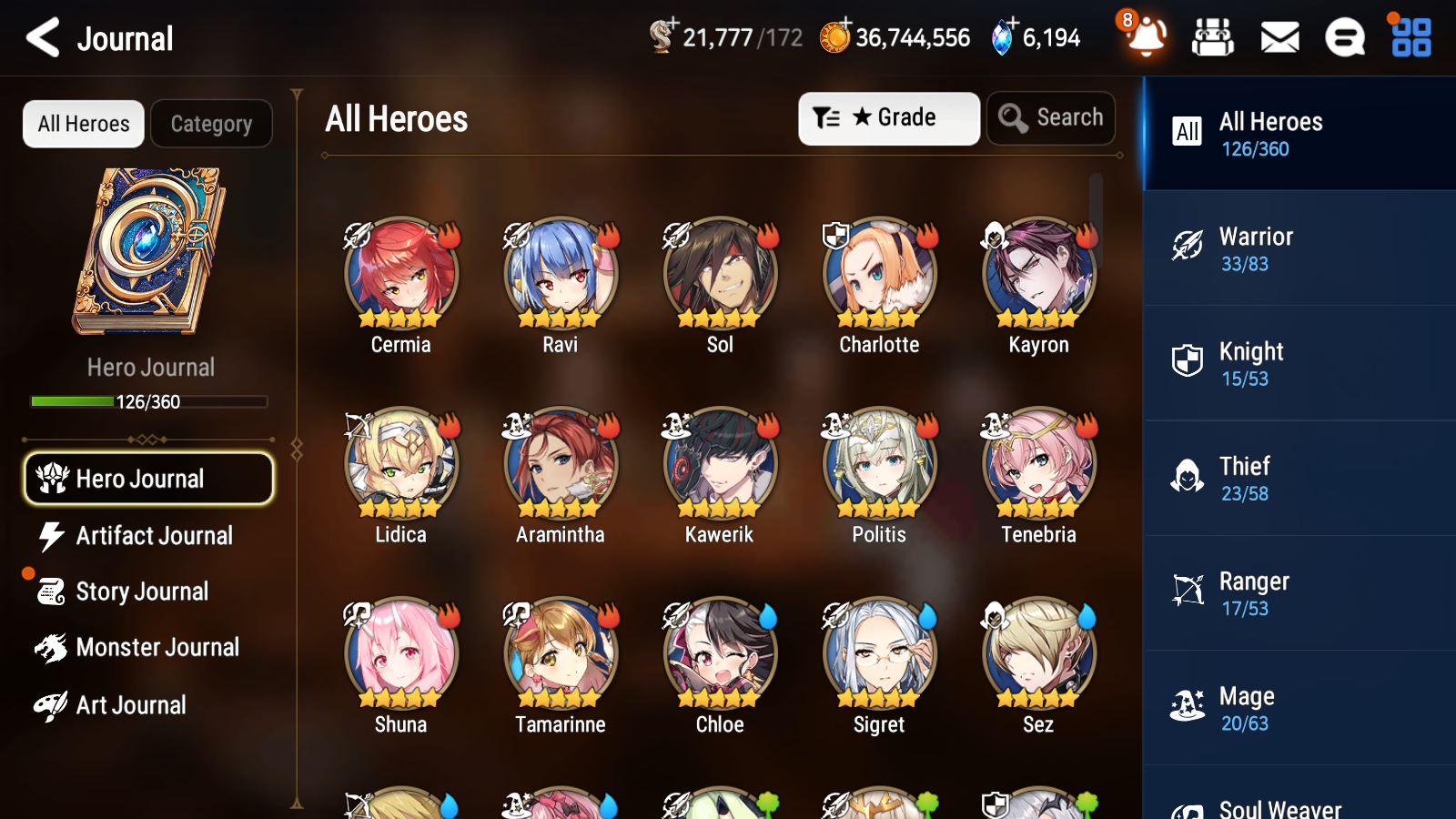Open the notifications bell
Viewport: 1456px width, 819px height.
[1145, 37]
